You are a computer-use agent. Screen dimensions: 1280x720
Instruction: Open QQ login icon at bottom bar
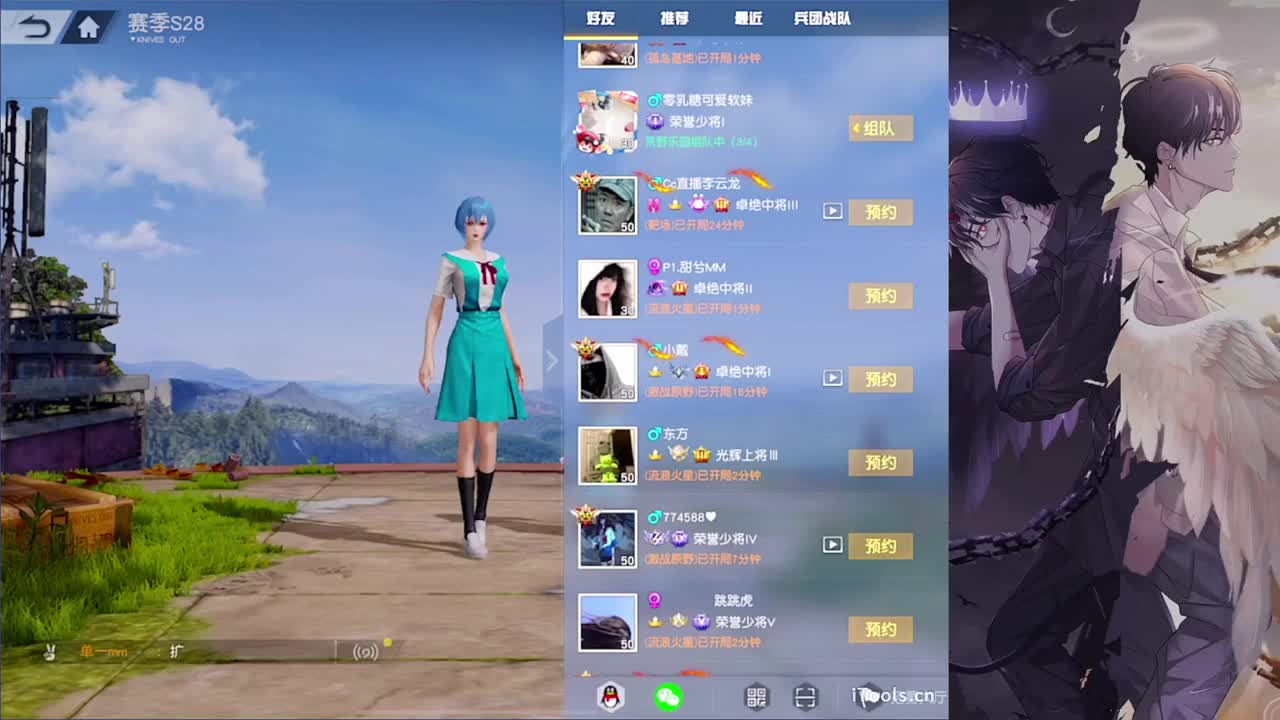pyautogui.click(x=609, y=697)
